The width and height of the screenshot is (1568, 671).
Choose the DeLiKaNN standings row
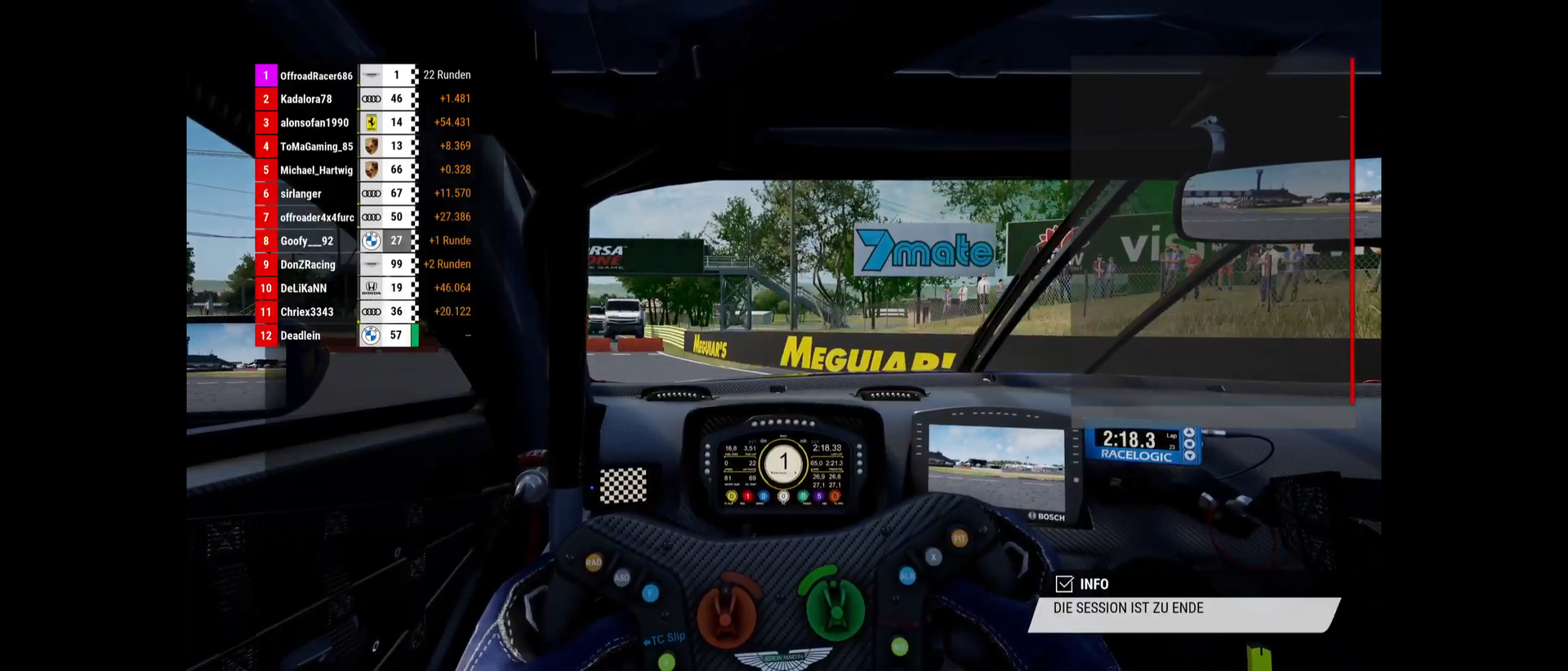click(304, 289)
